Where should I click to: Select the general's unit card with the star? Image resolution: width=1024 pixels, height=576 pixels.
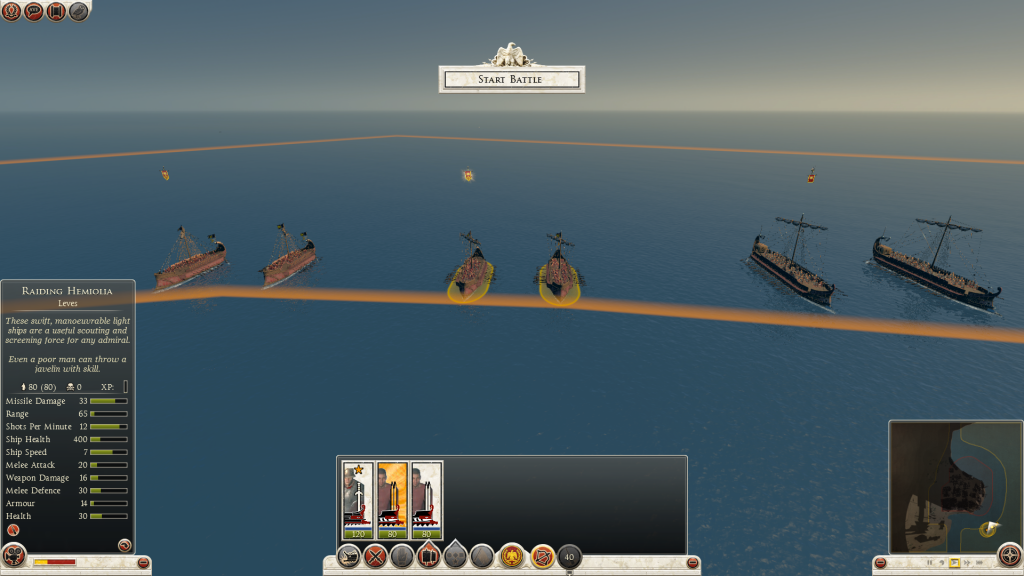(x=358, y=499)
